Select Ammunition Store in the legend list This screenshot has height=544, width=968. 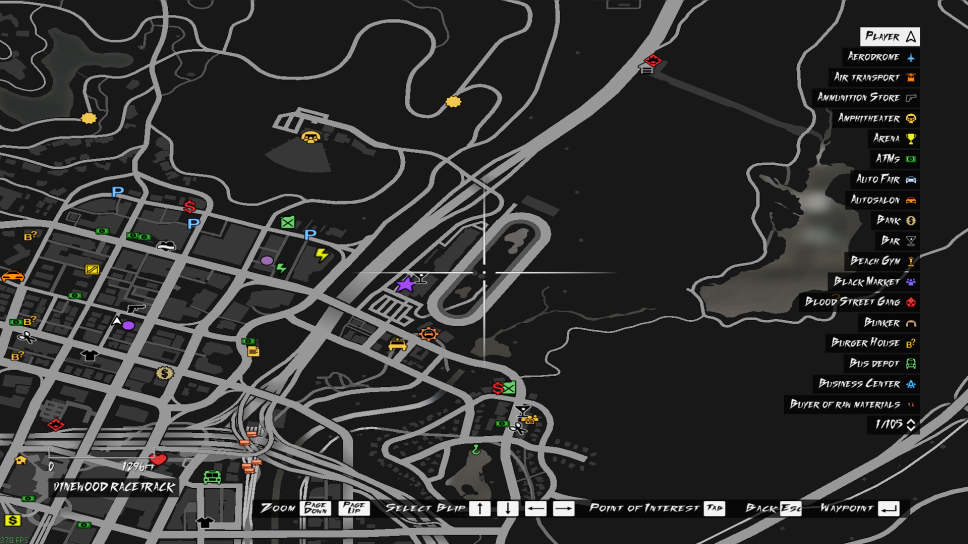point(867,98)
